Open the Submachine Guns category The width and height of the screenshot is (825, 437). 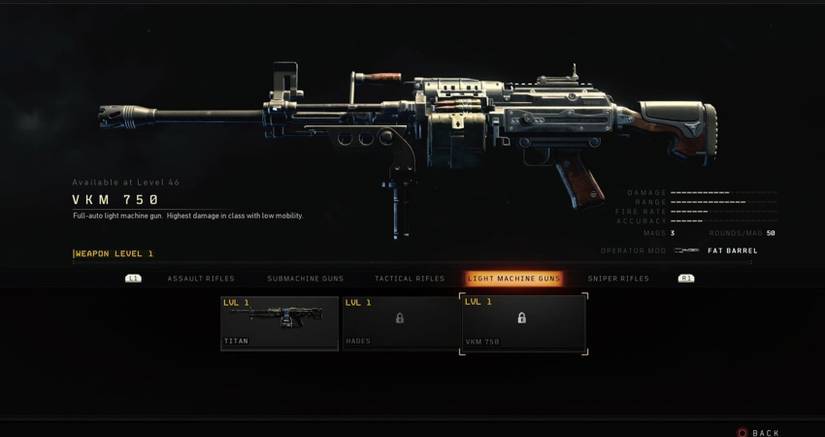coord(305,278)
